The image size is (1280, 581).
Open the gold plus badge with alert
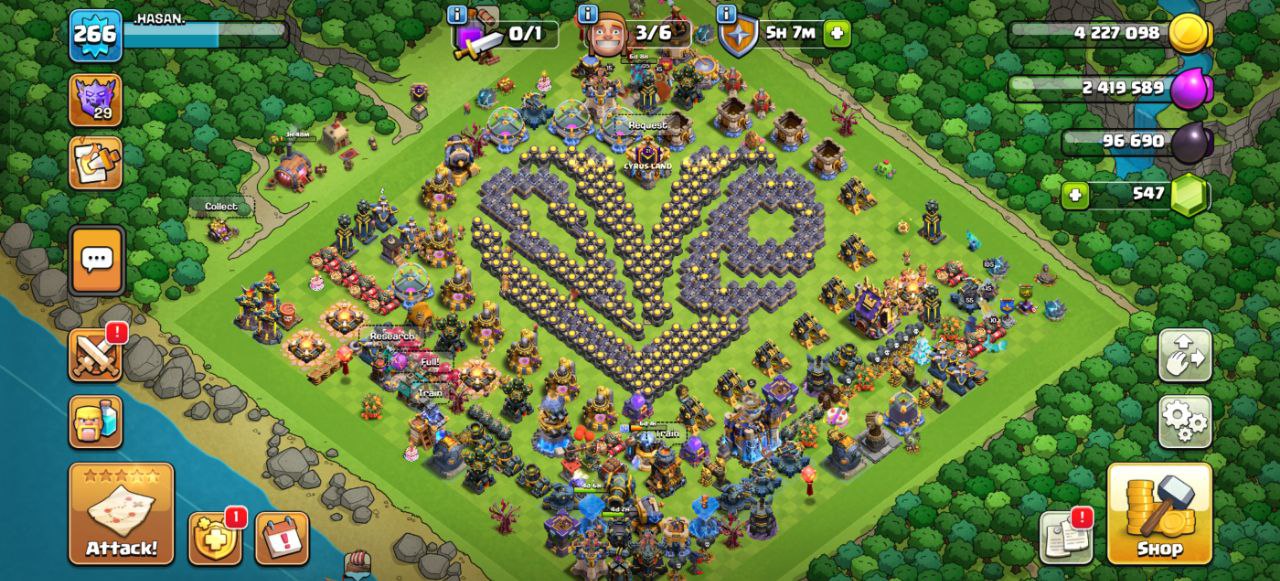(x=215, y=538)
